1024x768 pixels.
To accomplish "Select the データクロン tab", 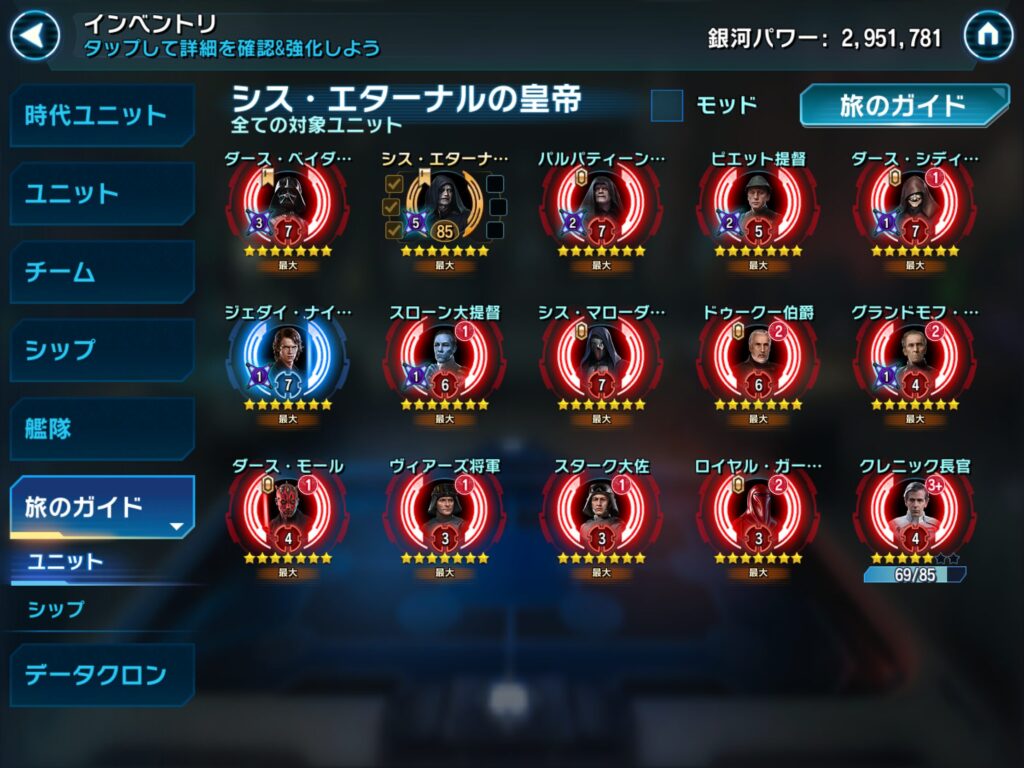I will [100, 675].
